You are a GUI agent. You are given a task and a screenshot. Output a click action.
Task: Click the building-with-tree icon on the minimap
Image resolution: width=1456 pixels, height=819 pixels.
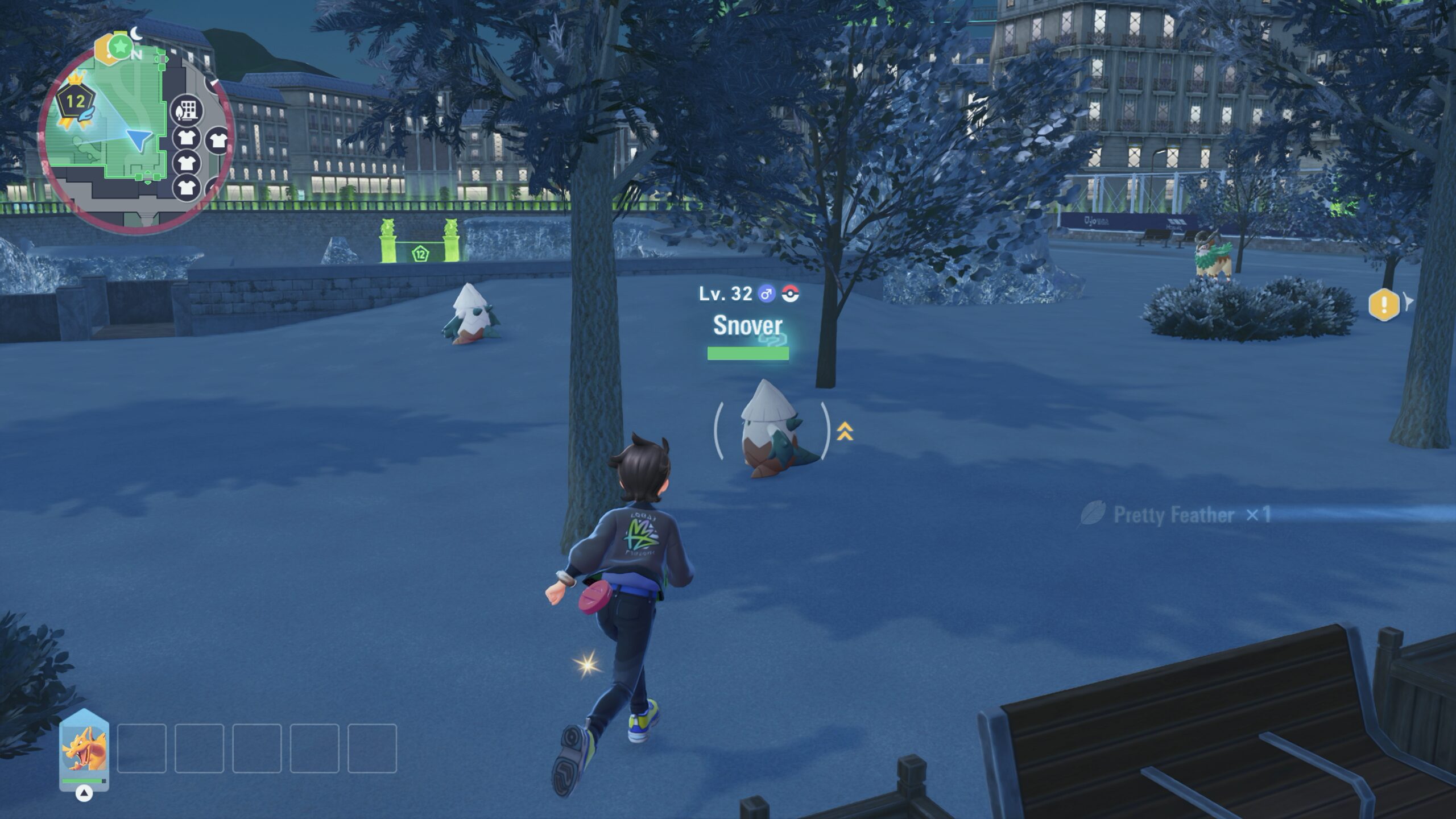click(x=187, y=110)
